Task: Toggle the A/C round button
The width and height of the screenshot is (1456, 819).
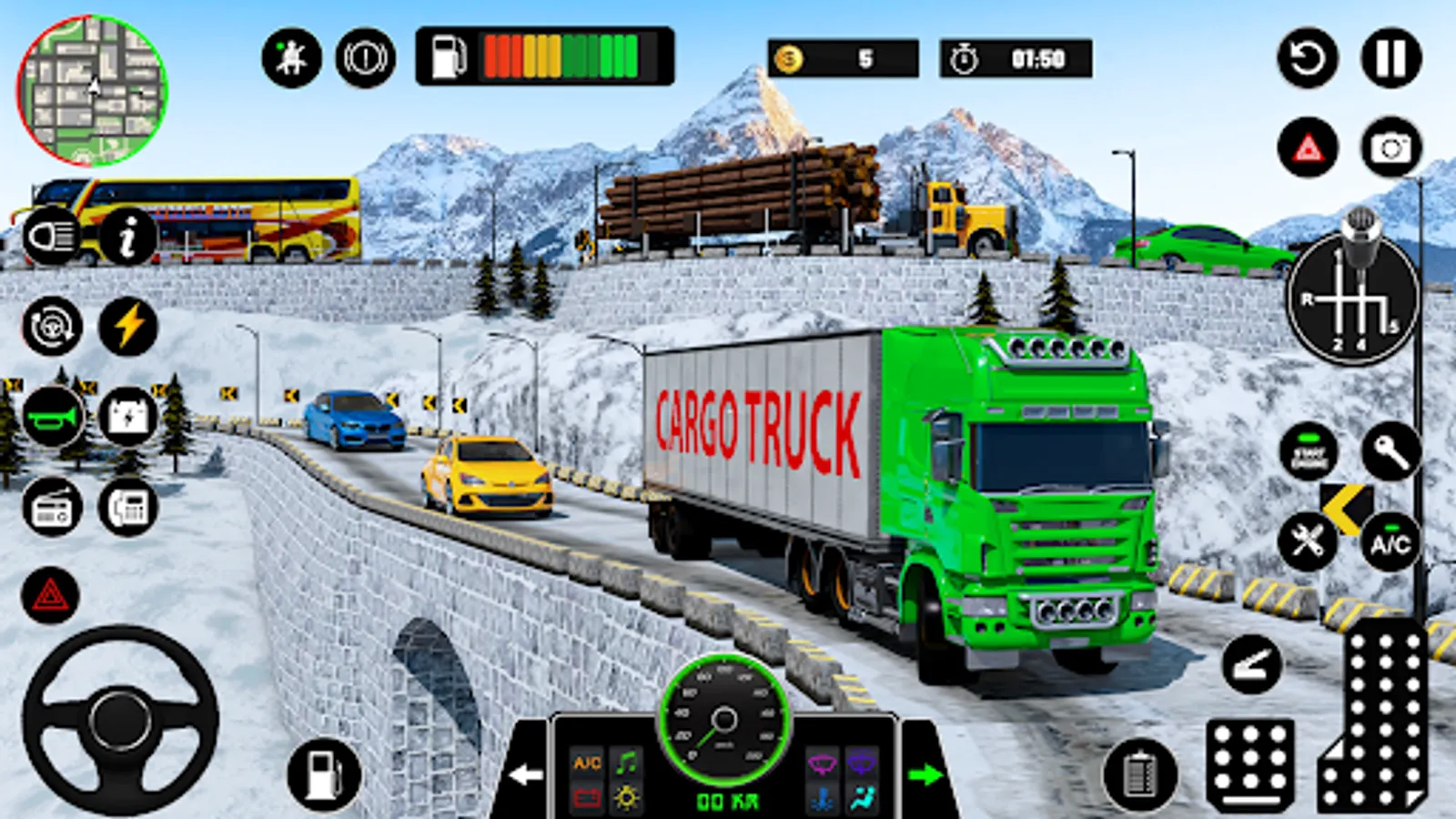Action: (x=1390, y=543)
